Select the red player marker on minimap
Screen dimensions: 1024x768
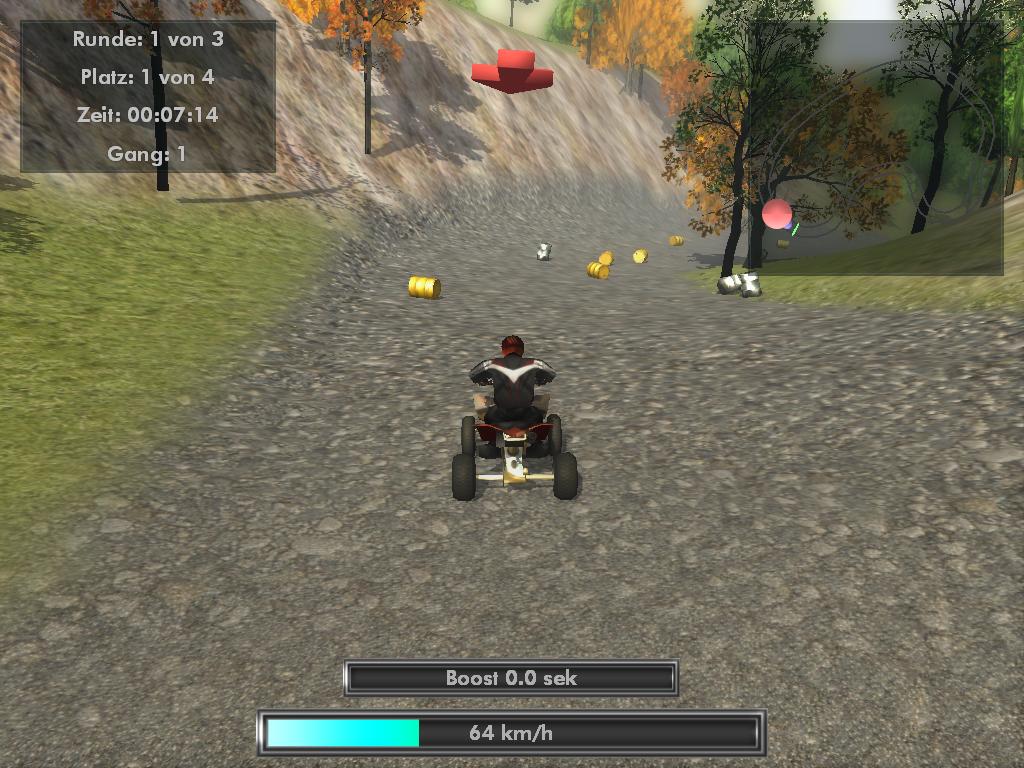[777, 214]
